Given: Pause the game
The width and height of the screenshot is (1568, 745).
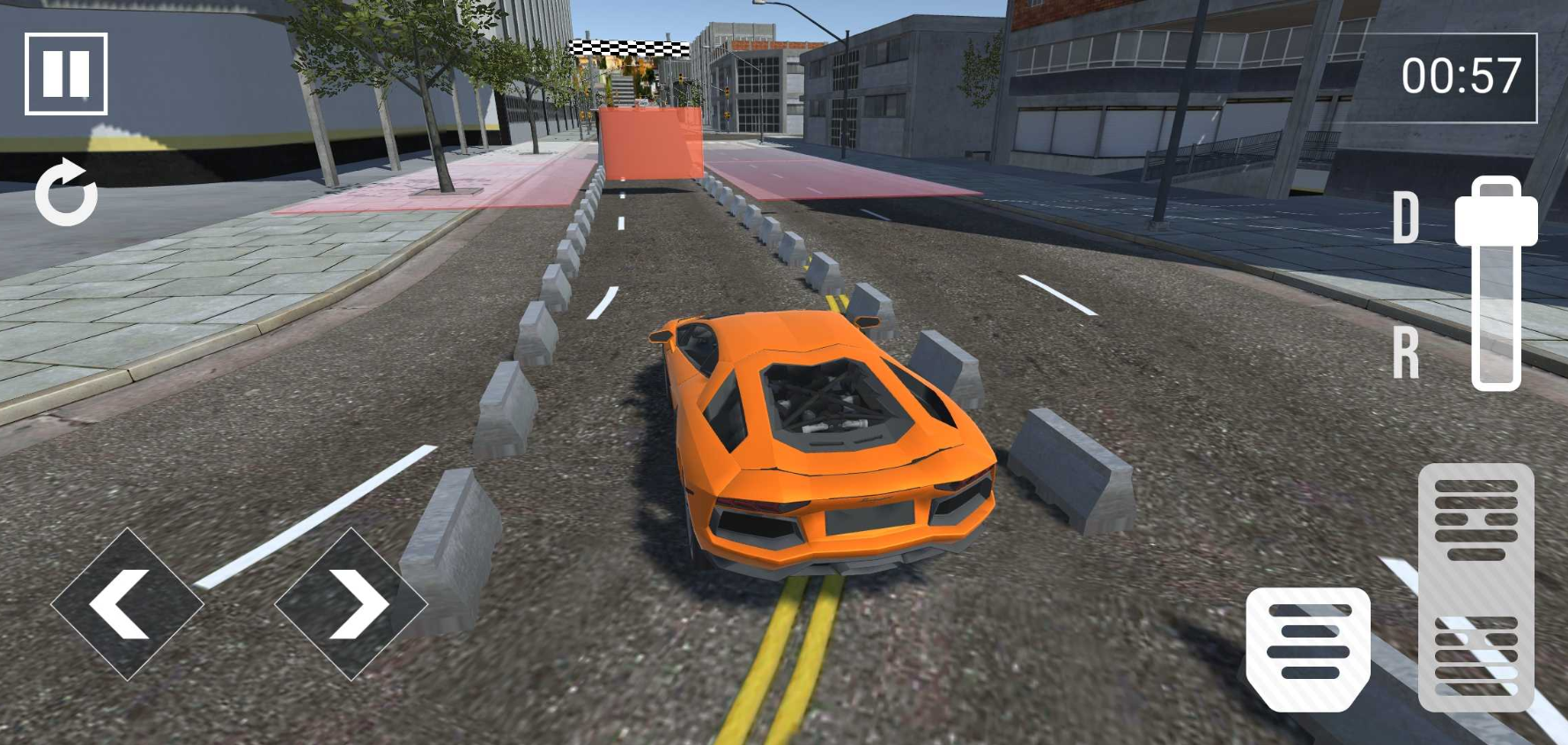Looking at the screenshot, I should [x=66, y=74].
